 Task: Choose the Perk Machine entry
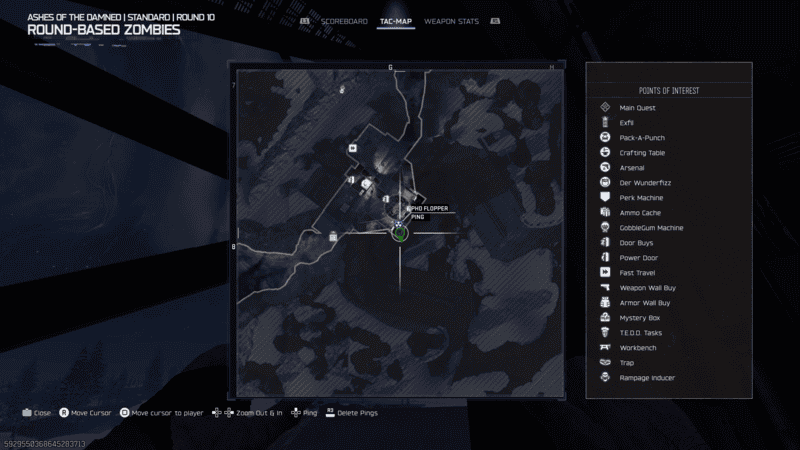click(x=641, y=197)
